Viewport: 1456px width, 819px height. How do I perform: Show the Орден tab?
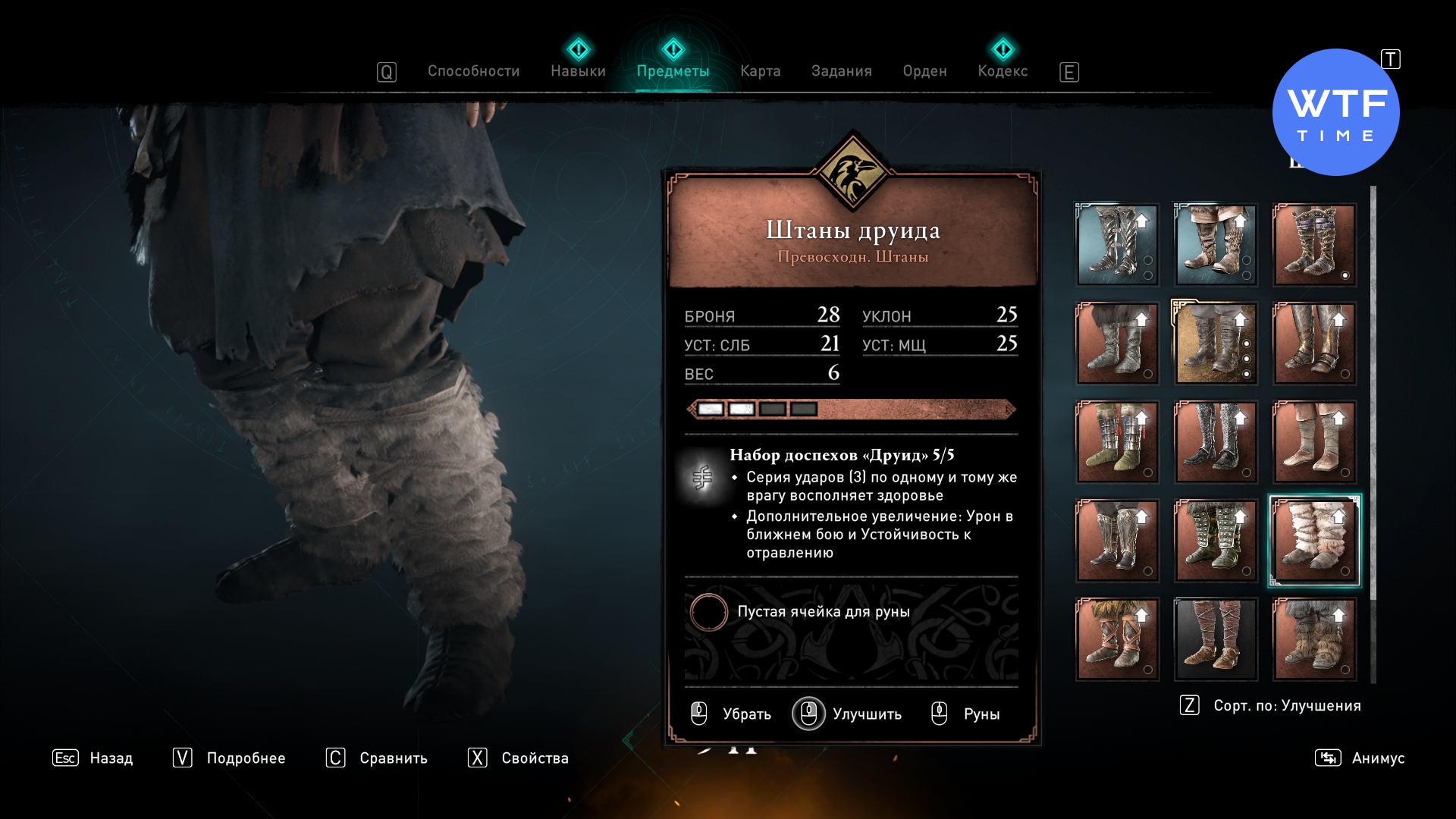tap(924, 71)
